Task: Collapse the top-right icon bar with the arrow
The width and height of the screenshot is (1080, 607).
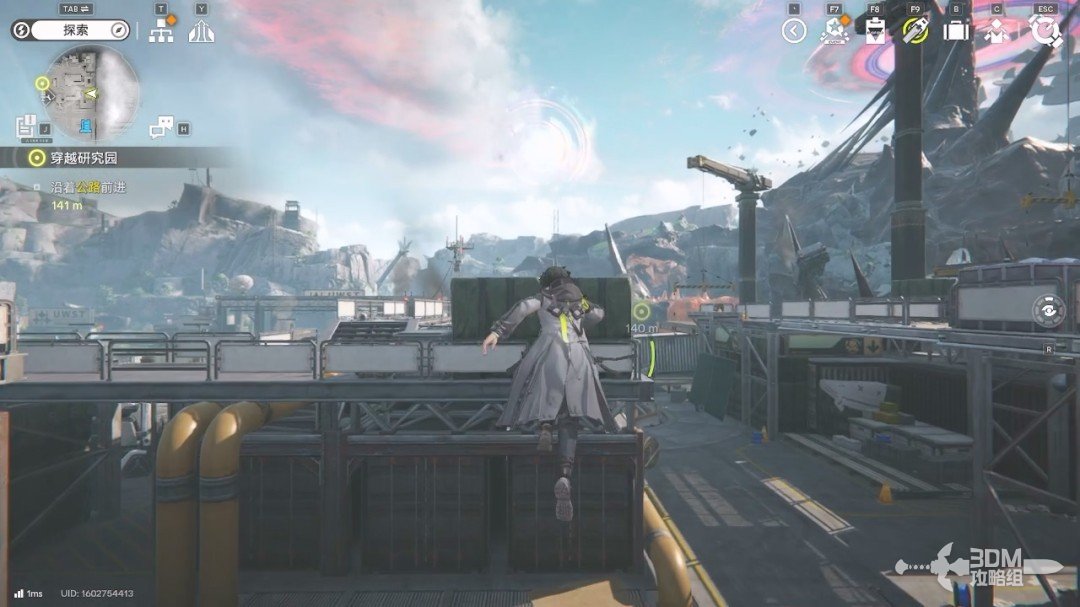Action: pyautogui.click(x=794, y=31)
